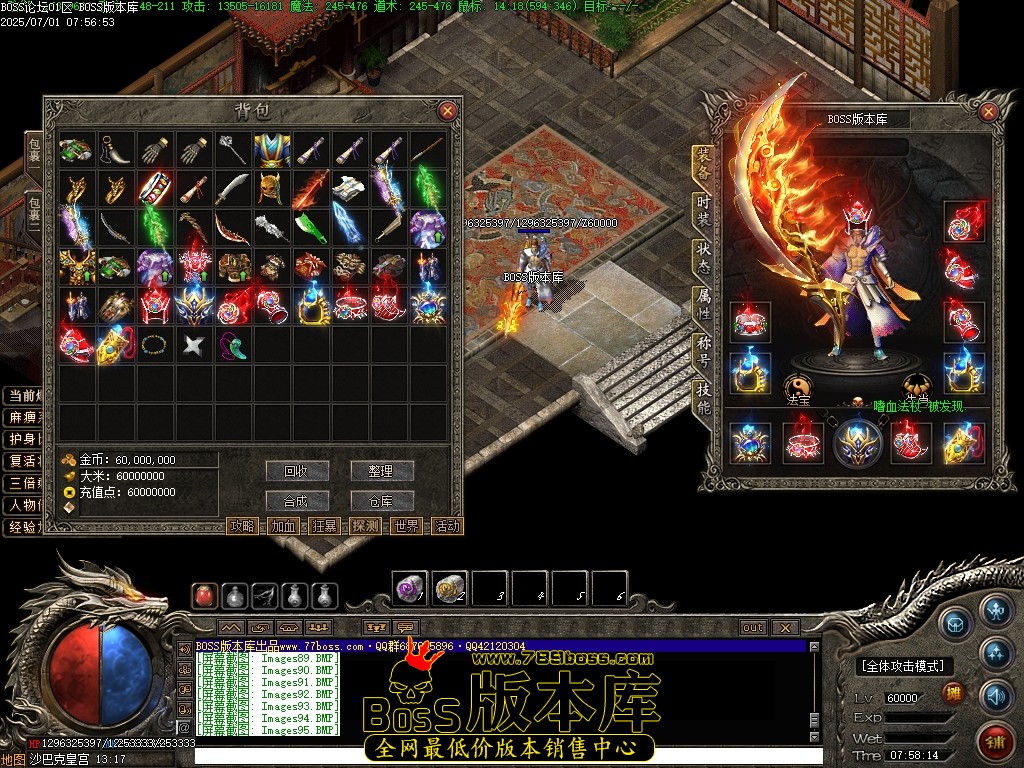Switch to the 时装 fashion tab
The width and height of the screenshot is (1024, 768).
[x=704, y=208]
